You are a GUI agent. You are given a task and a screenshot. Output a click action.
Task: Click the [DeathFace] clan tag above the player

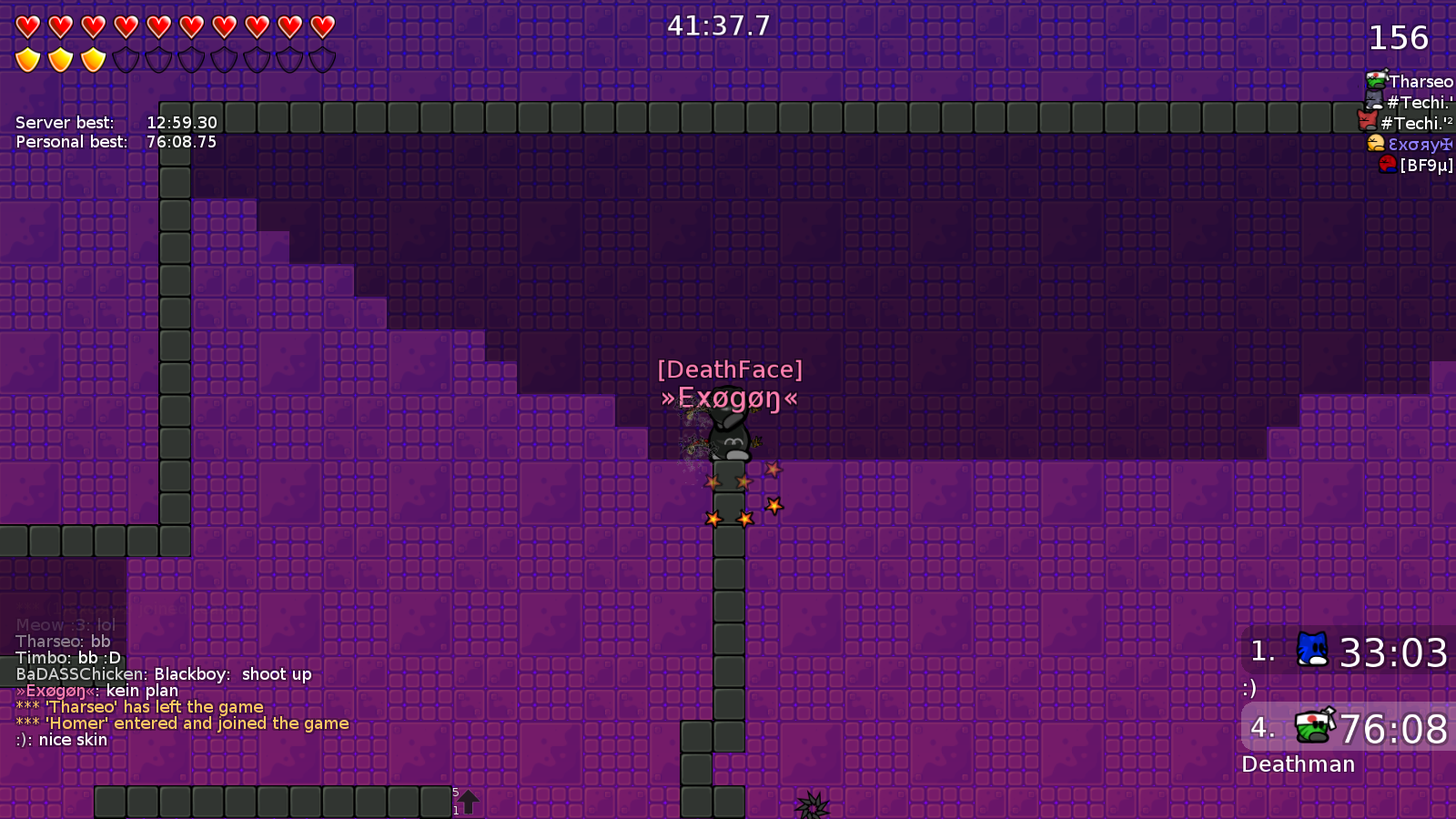point(730,369)
